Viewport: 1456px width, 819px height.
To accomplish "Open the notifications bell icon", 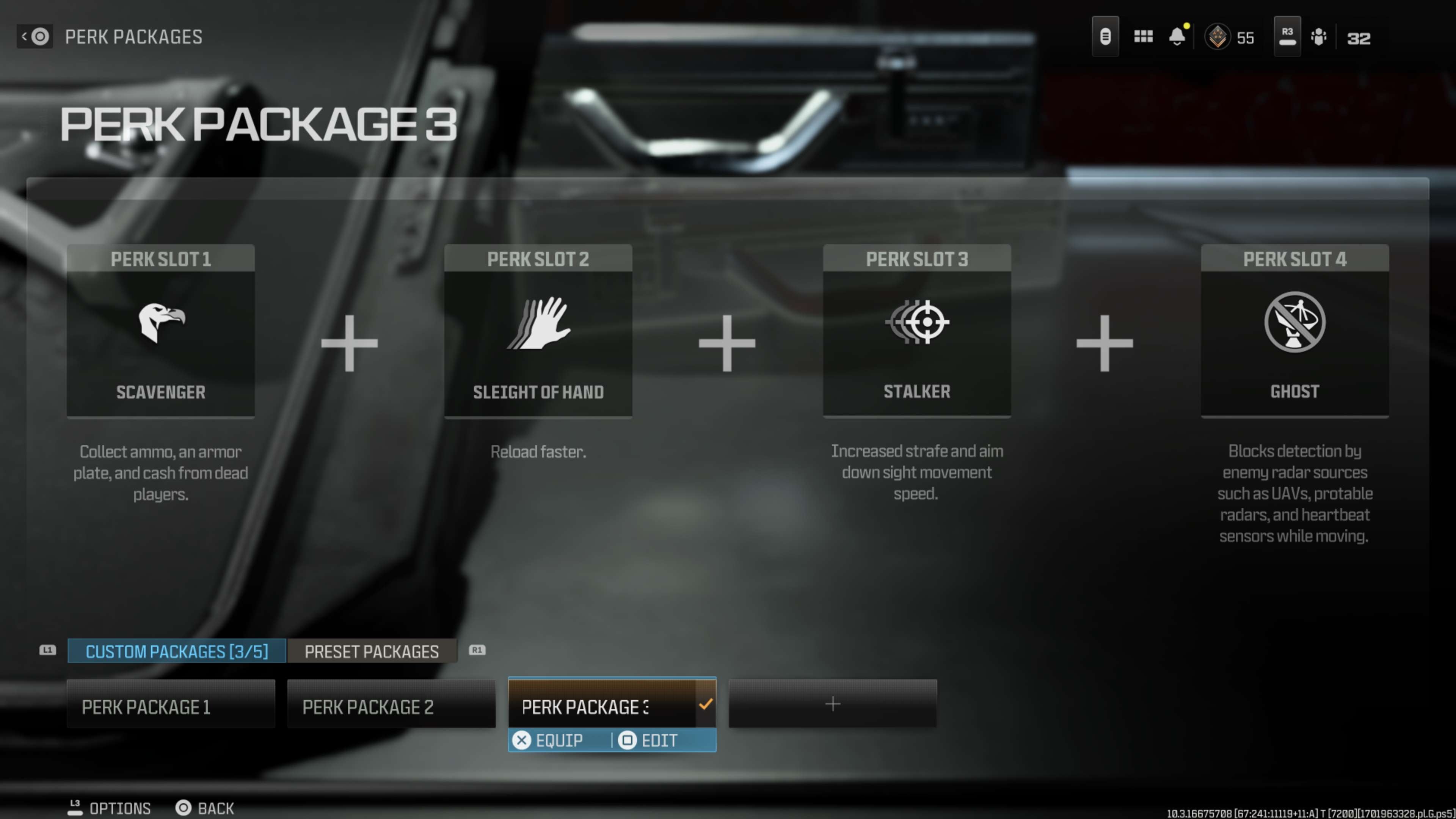I will (x=1177, y=36).
